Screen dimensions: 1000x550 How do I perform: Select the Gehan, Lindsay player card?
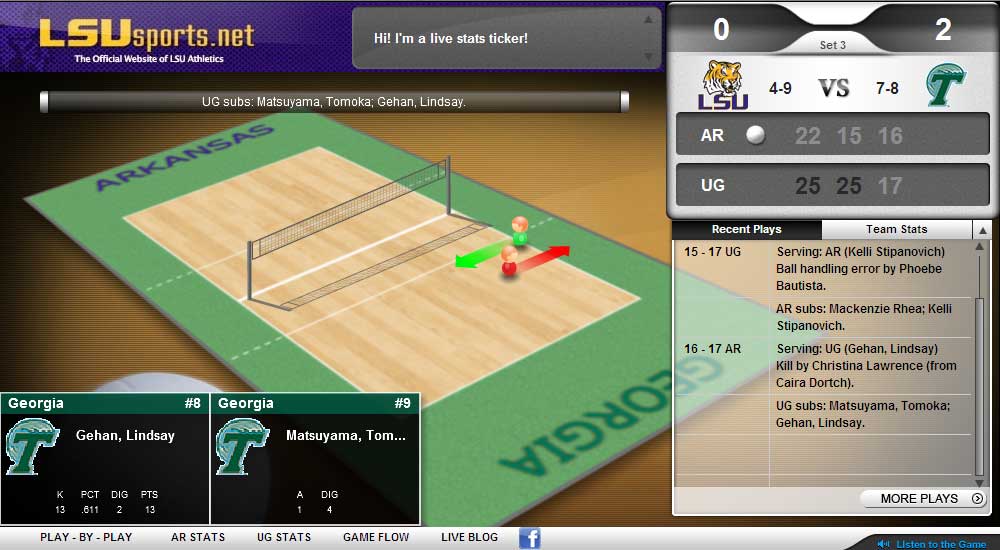tap(105, 458)
